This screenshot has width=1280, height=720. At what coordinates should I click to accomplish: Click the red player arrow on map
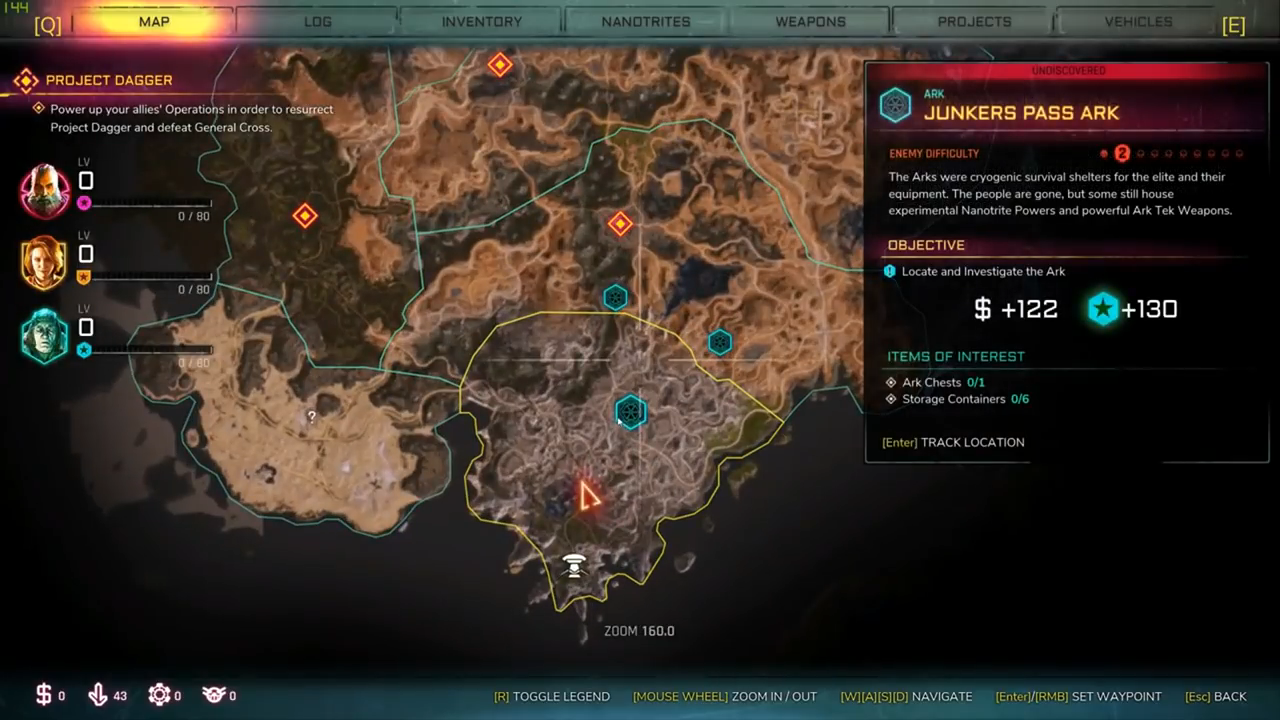(589, 495)
